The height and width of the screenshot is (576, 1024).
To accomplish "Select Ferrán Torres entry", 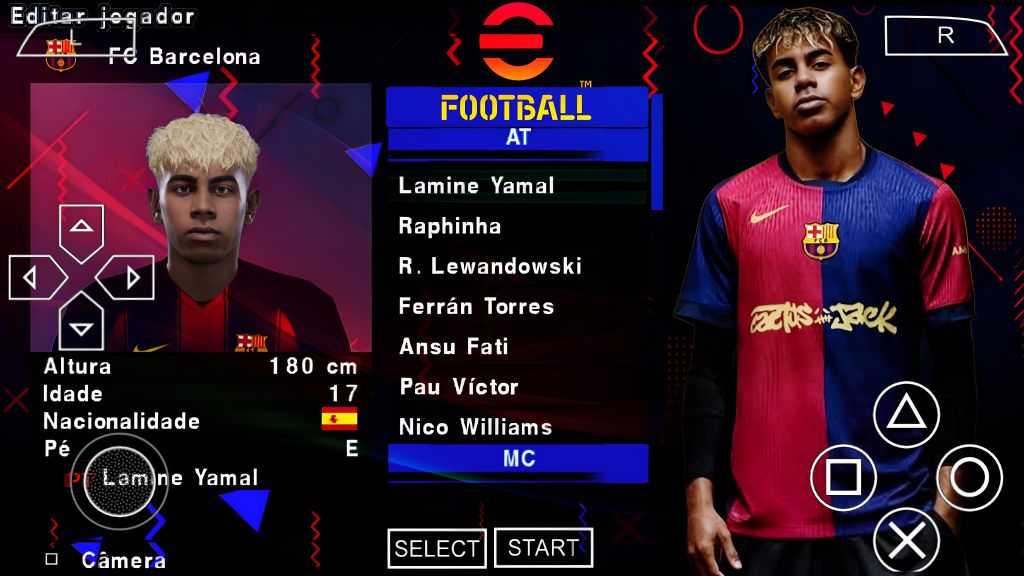I will (x=476, y=306).
